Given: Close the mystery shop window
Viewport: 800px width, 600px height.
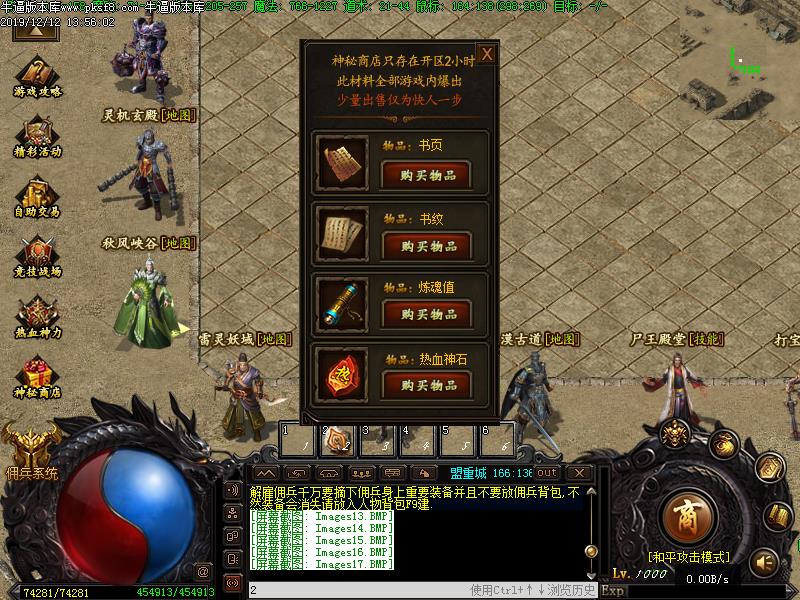Looking at the screenshot, I should 486,54.
